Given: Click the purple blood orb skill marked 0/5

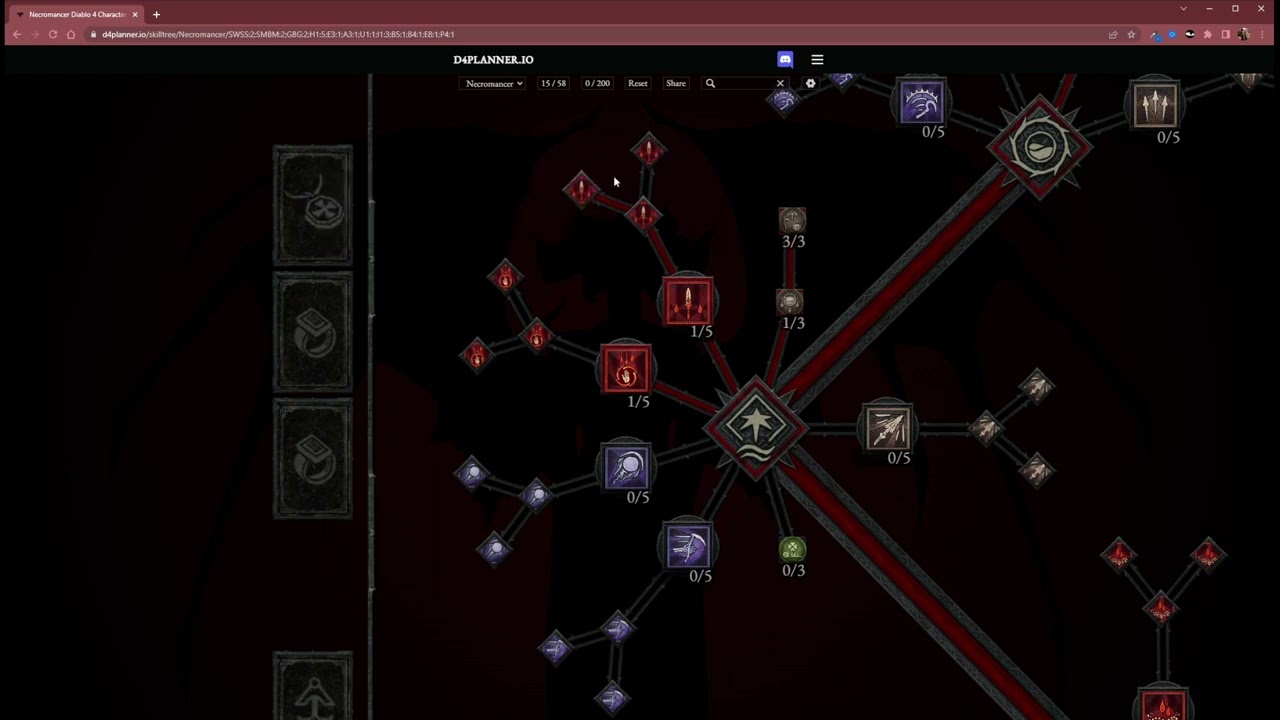Looking at the screenshot, I should point(627,467).
